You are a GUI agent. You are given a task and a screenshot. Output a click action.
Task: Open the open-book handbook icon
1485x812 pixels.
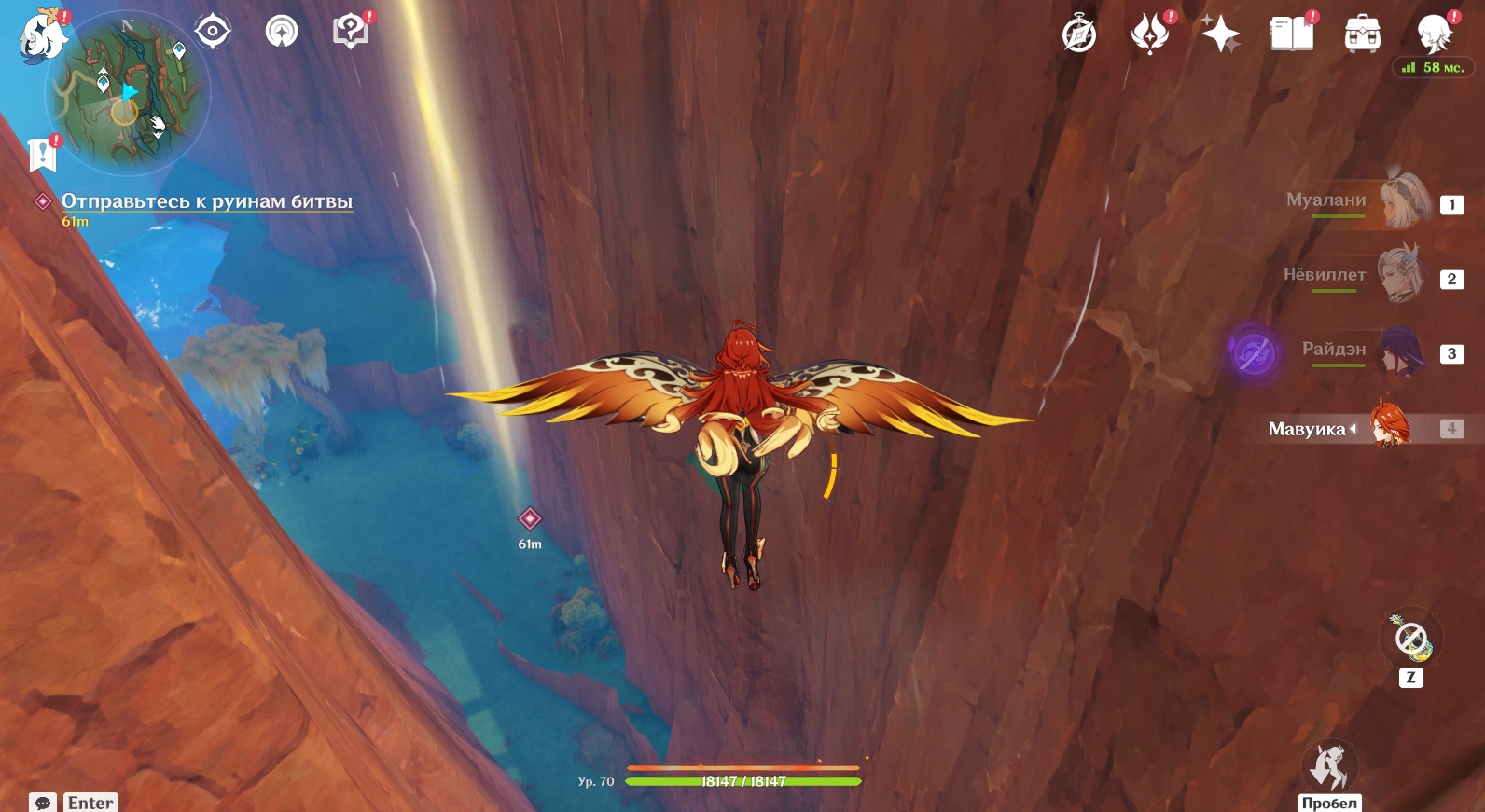coord(1292,35)
